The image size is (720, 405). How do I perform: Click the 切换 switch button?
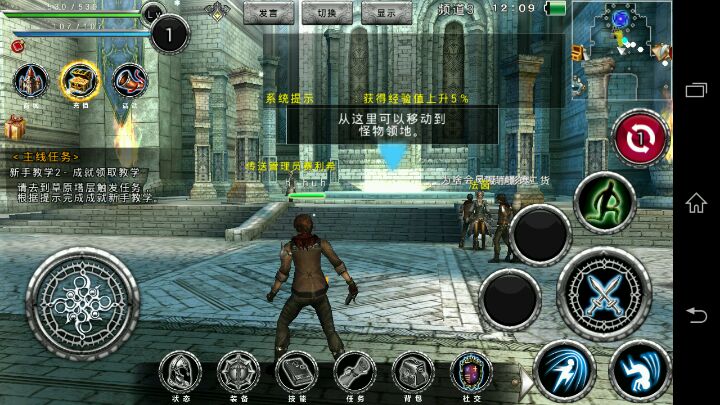coord(326,14)
